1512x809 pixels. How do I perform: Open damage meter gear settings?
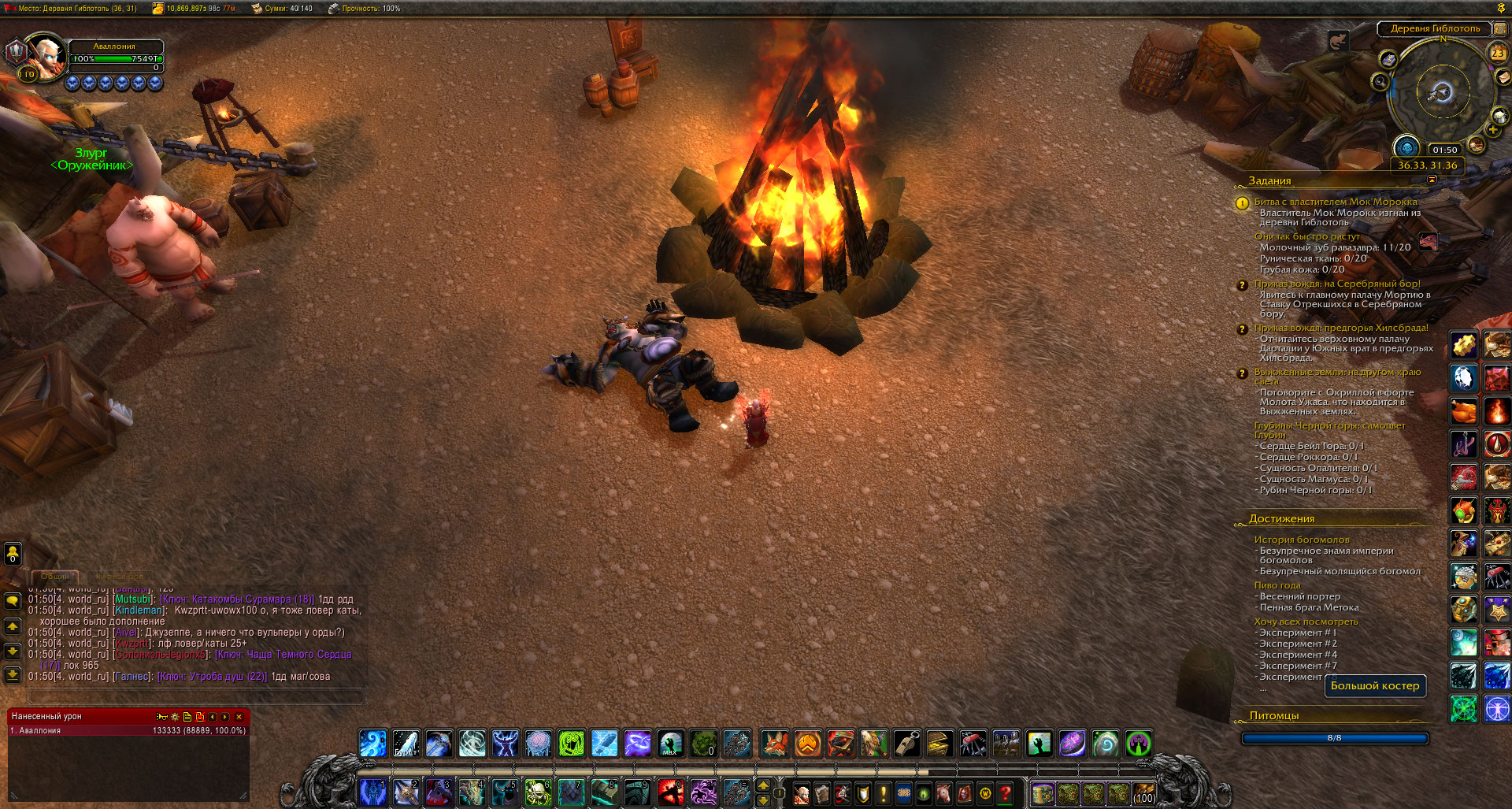[x=175, y=717]
